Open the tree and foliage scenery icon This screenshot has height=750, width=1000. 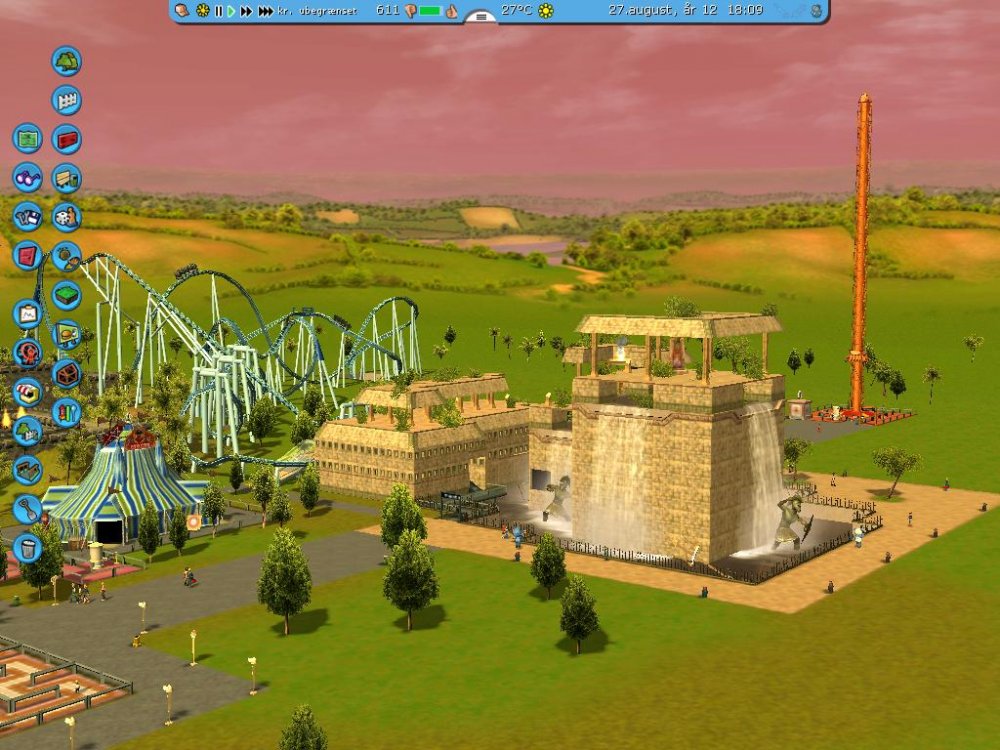(66, 61)
